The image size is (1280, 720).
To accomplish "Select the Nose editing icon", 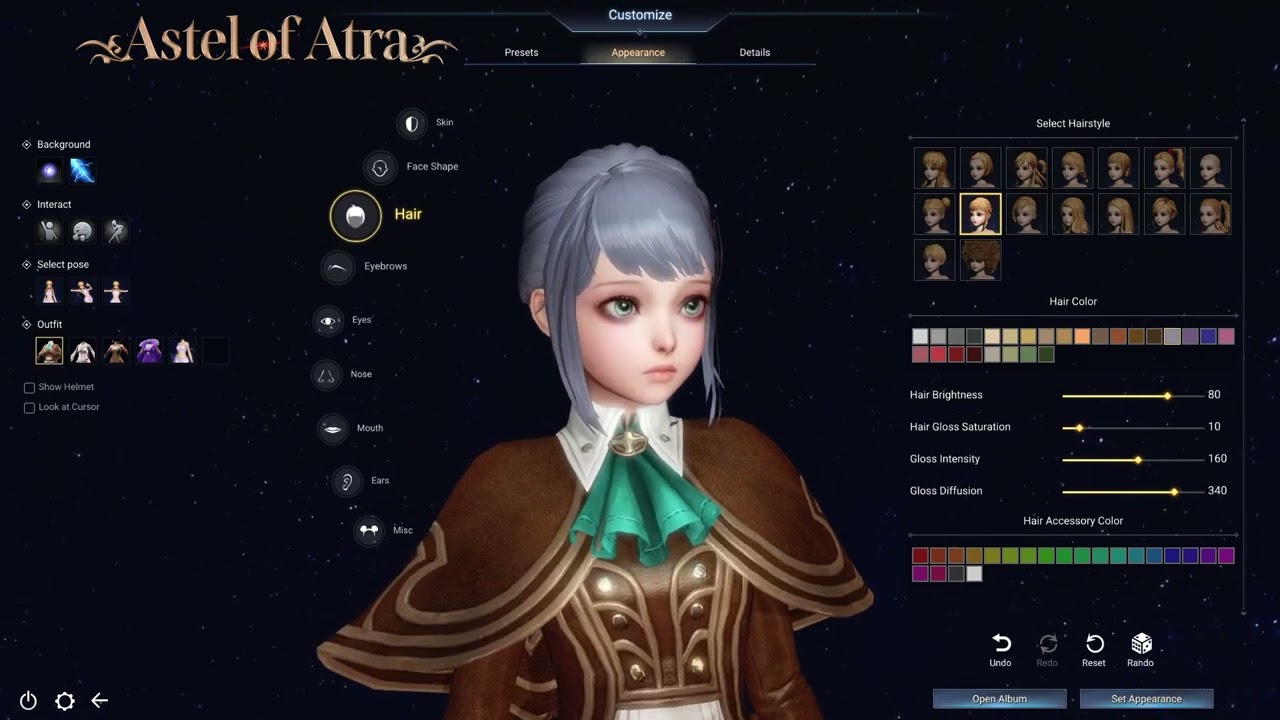I will 326,374.
